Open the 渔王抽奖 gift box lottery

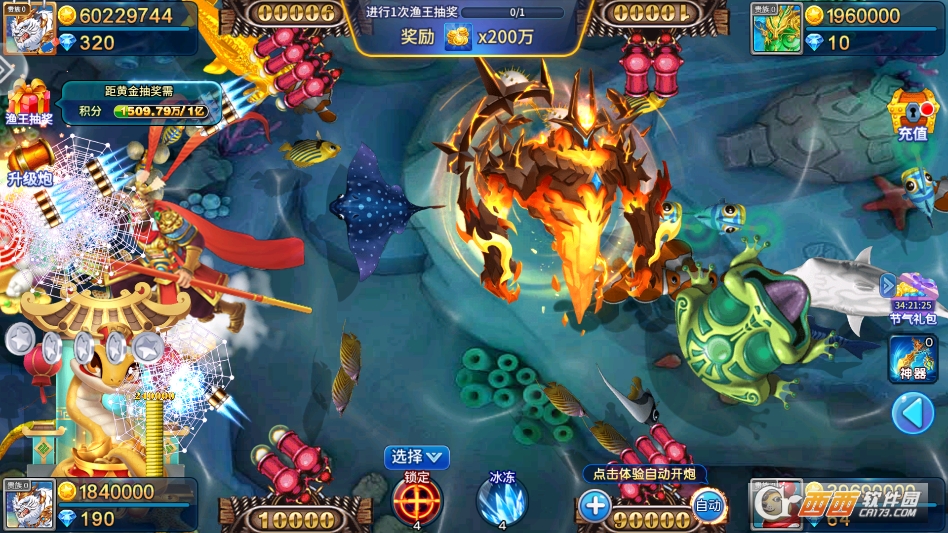point(27,103)
